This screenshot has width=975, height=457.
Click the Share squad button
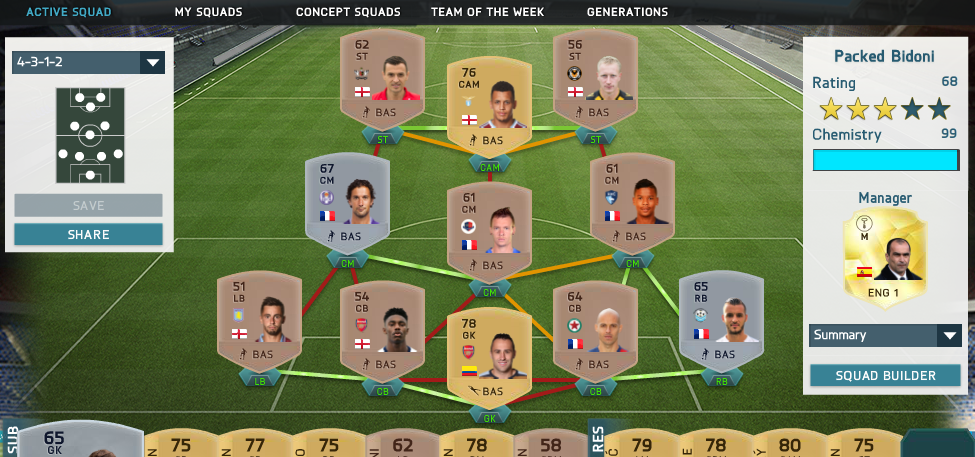pyautogui.click(x=88, y=235)
